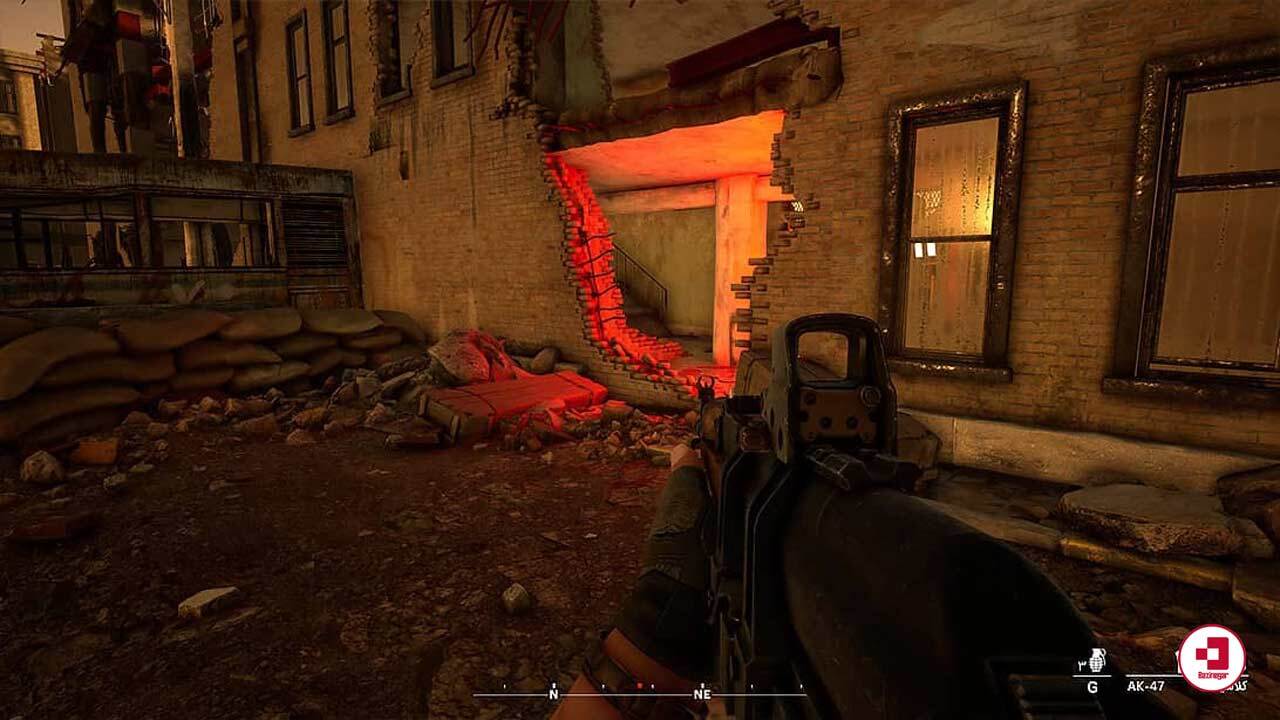The image size is (1280, 720).
Task: Select the AK-47 weapon slot
Action: coord(1146,686)
